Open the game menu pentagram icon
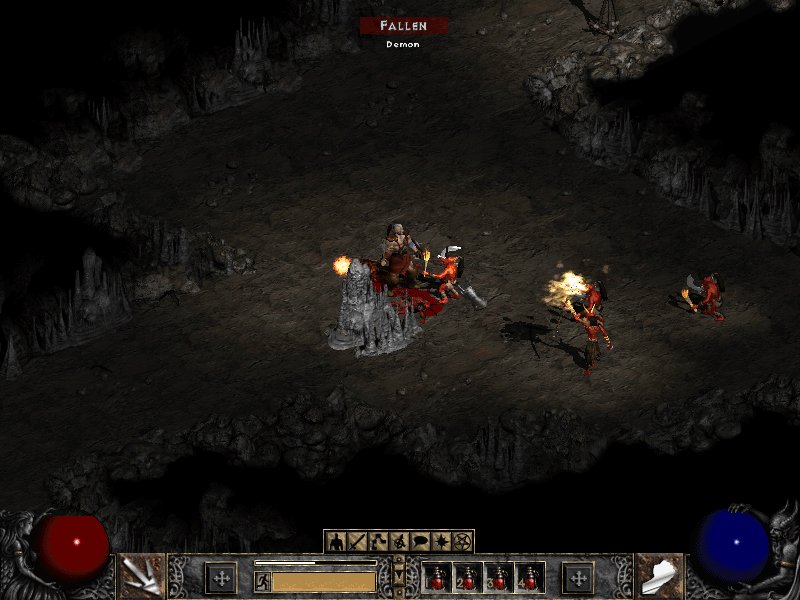Screen dimensions: 800x600 pos(462,542)
